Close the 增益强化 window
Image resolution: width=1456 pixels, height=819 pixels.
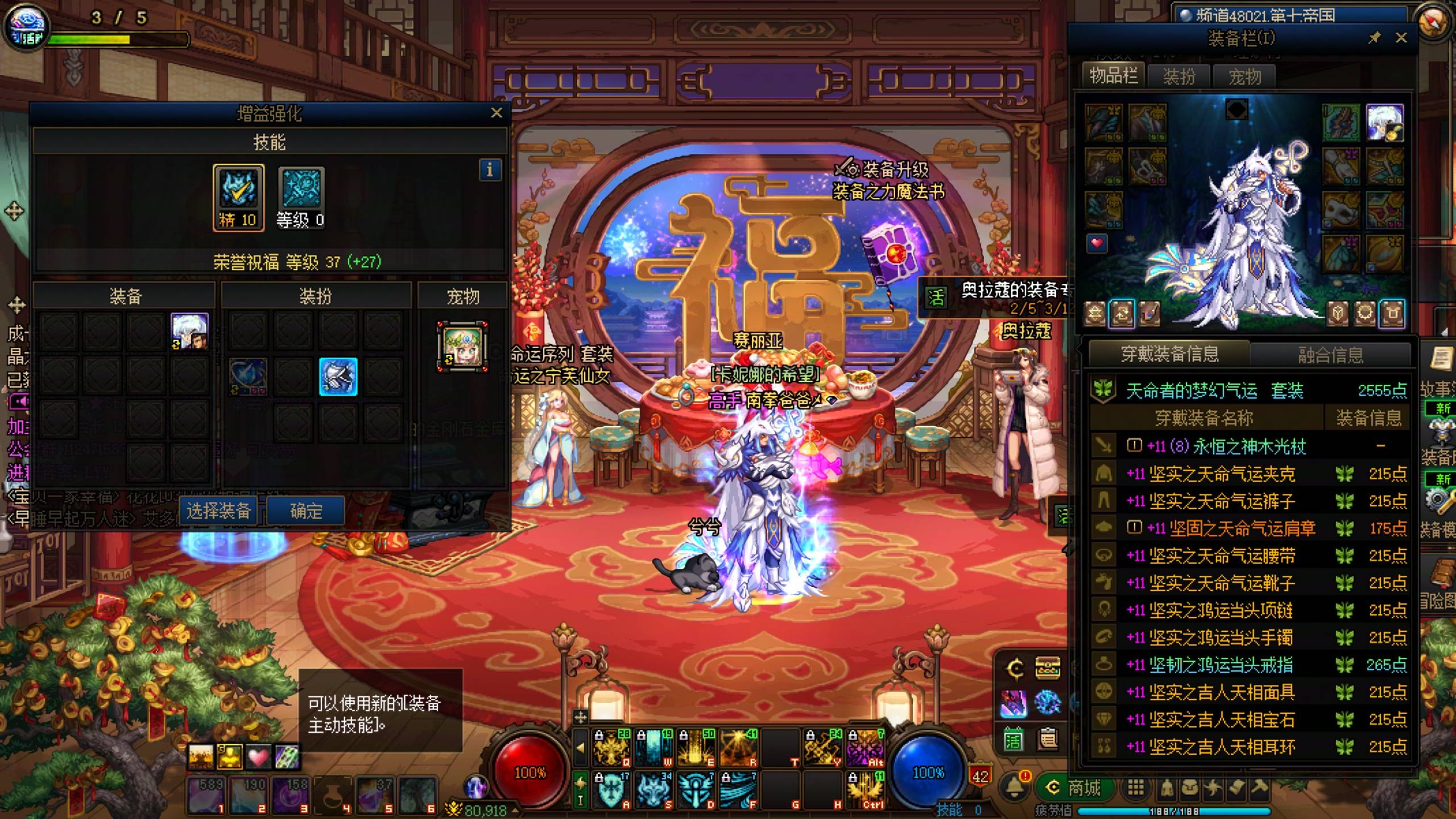pyautogui.click(x=496, y=113)
